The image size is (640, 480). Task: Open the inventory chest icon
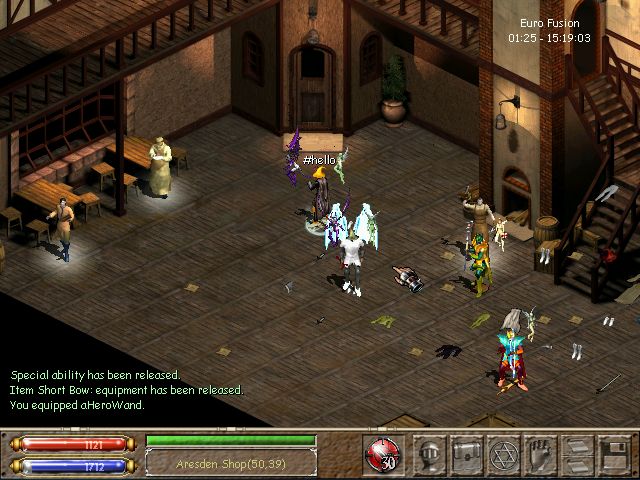point(467,454)
